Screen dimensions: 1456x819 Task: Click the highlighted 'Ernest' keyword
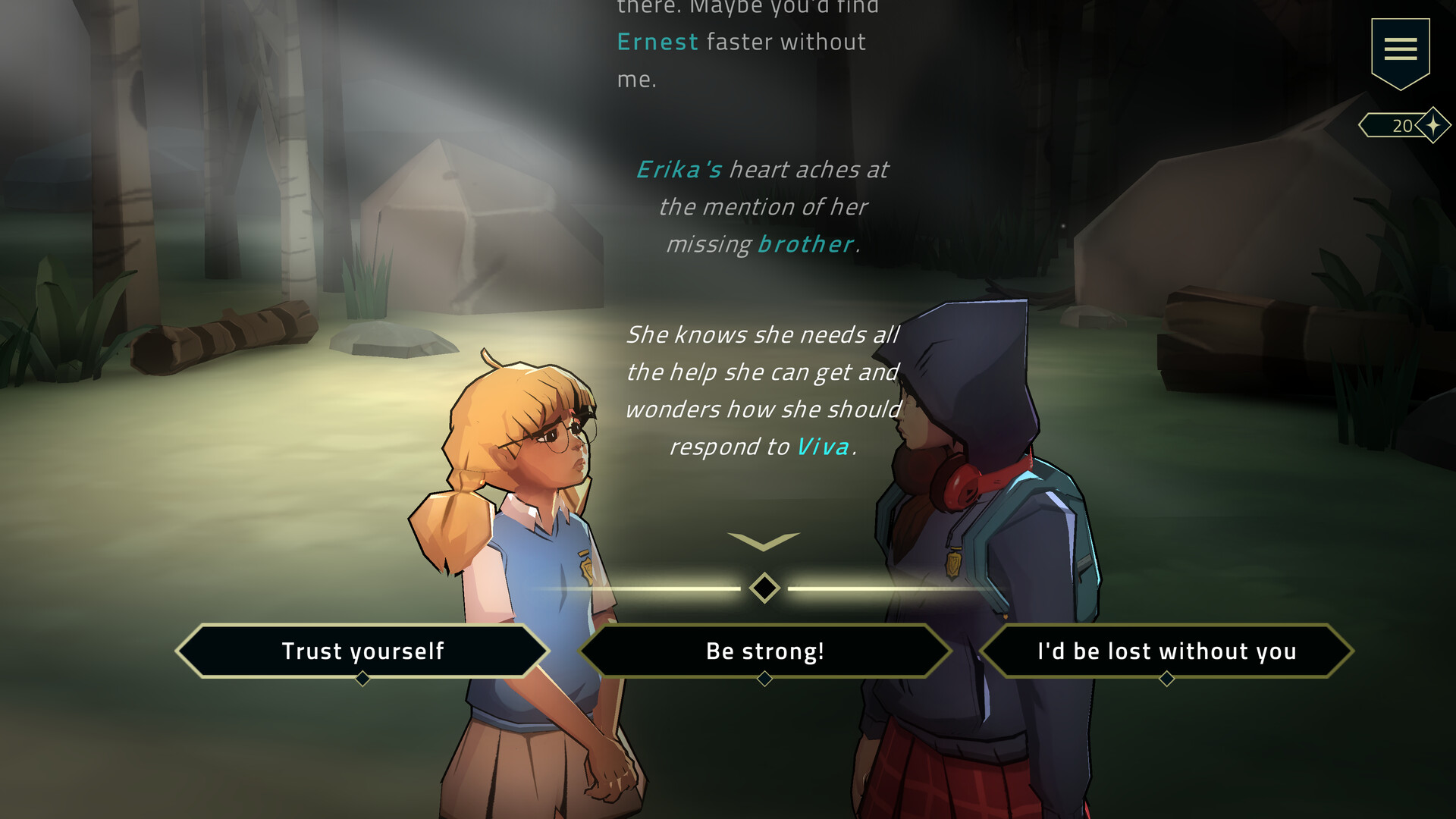point(657,42)
